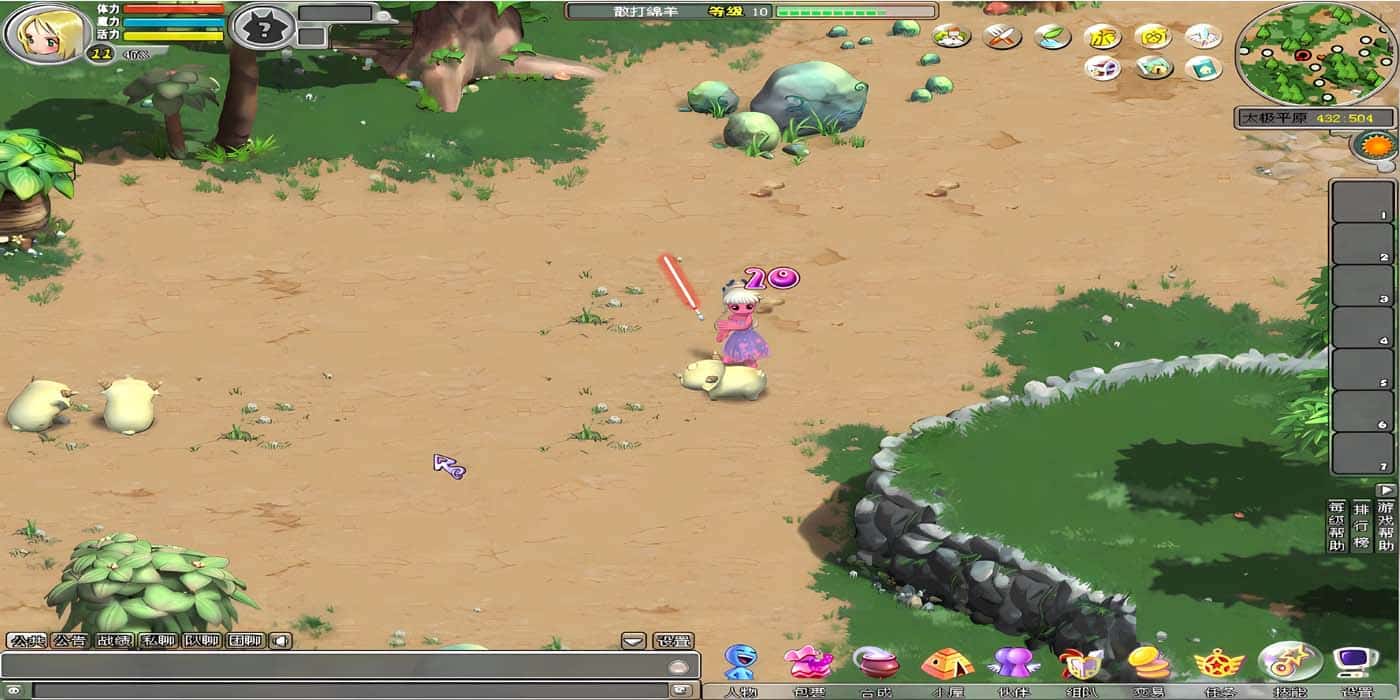Switch to the 公告 chat tab
The image size is (1400, 700).
70,641
